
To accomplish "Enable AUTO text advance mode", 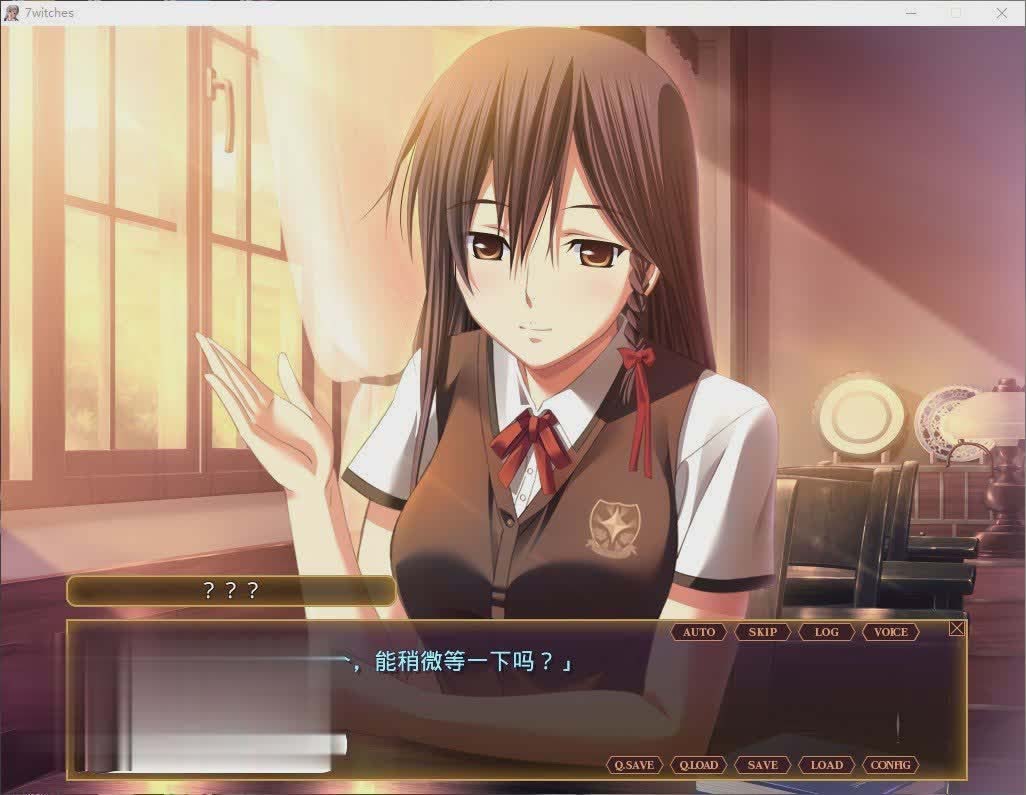I will tap(699, 632).
